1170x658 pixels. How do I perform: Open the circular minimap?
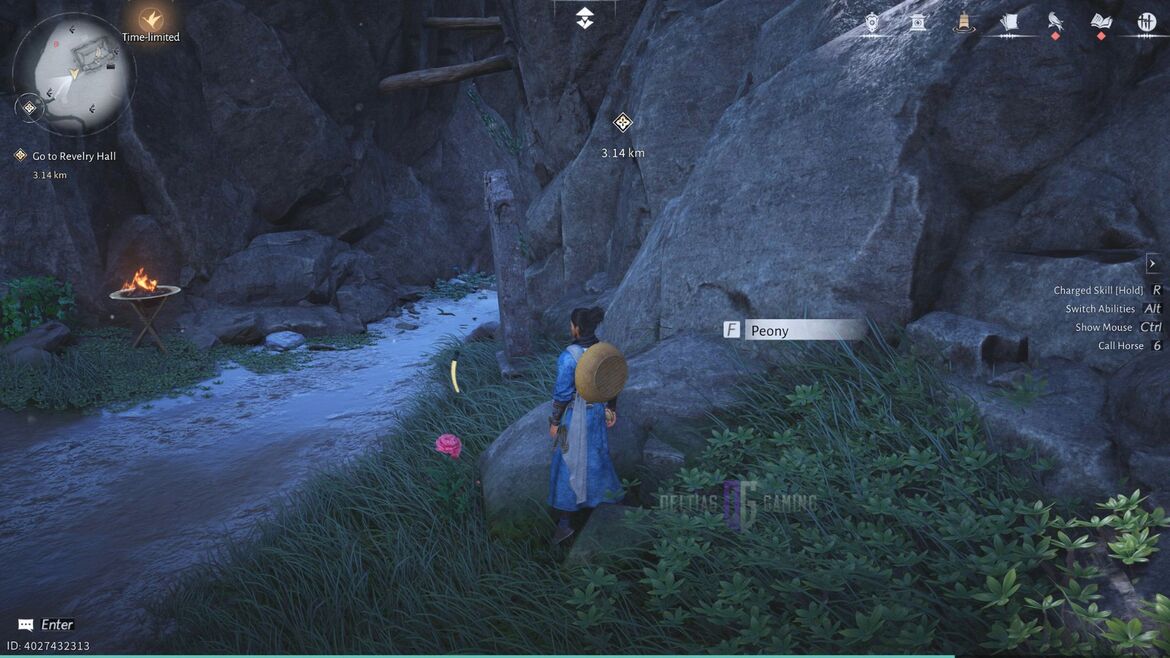pyautogui.click(x=73, y=73)
